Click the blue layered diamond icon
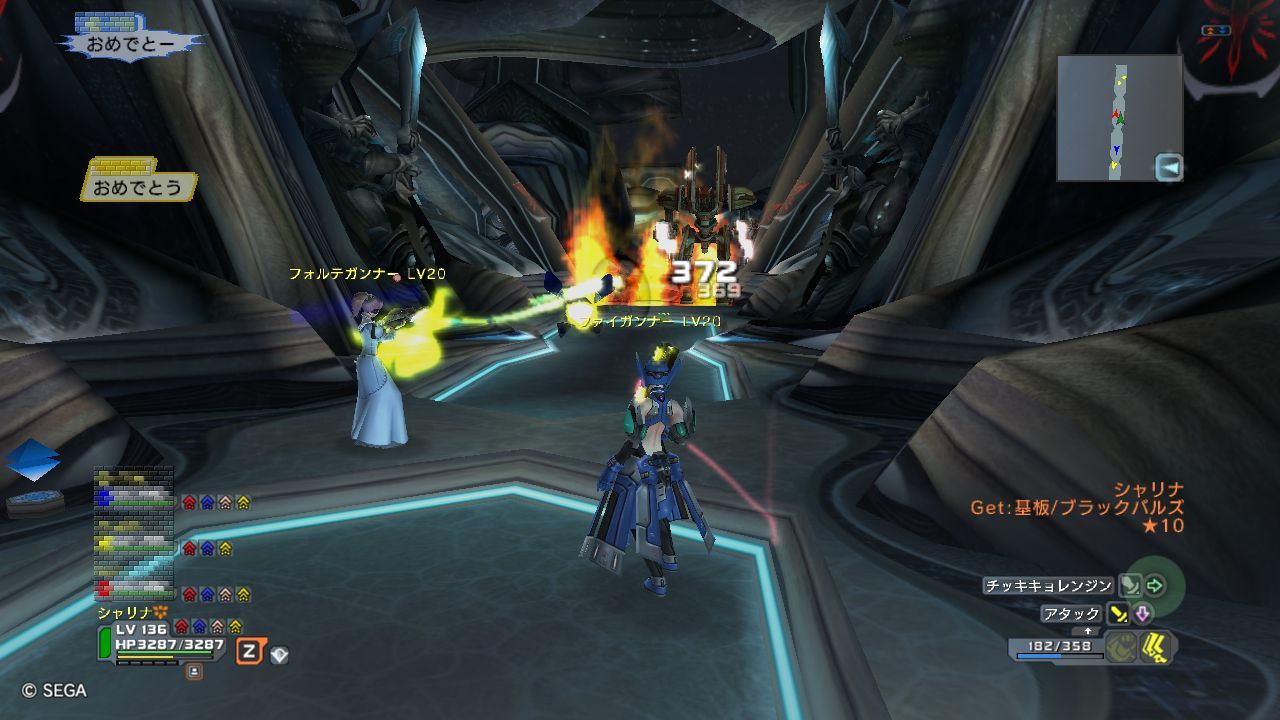1280x720 pixels. coord(32,459)
